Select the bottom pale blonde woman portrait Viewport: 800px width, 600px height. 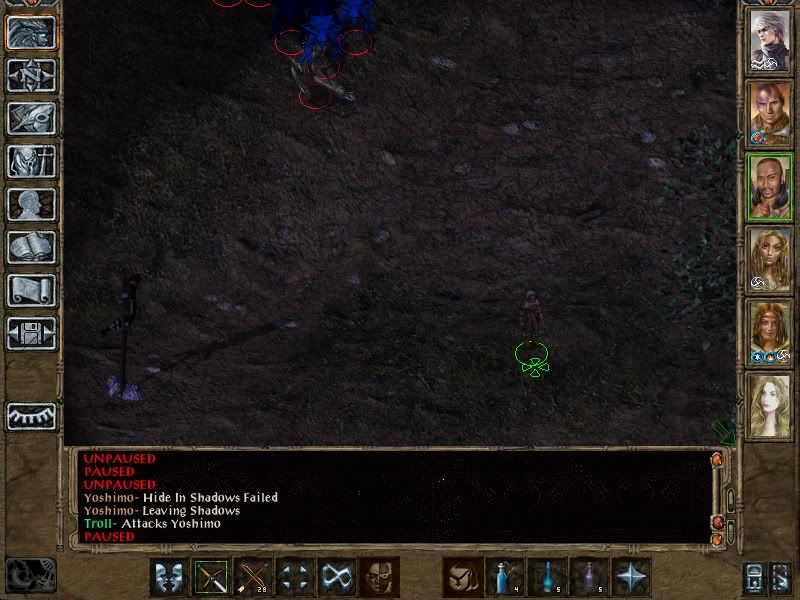(x=771, y=404)
